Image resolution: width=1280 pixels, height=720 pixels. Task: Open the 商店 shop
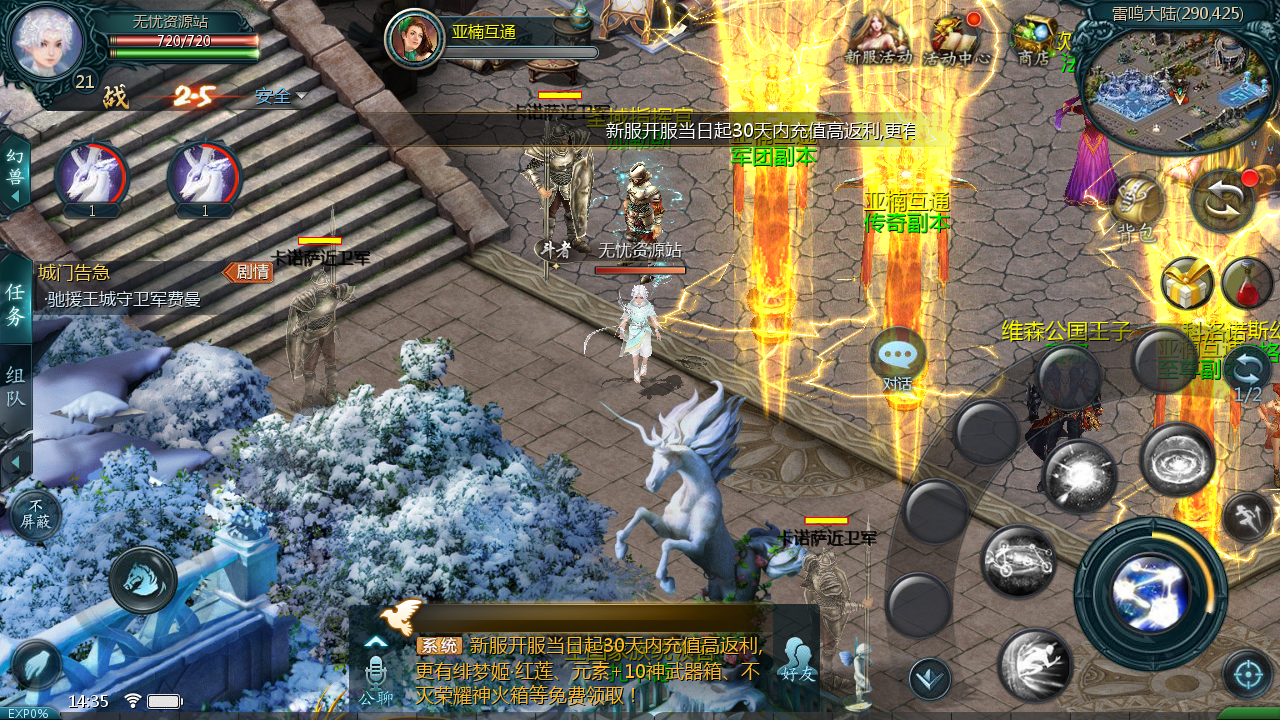1033,40
